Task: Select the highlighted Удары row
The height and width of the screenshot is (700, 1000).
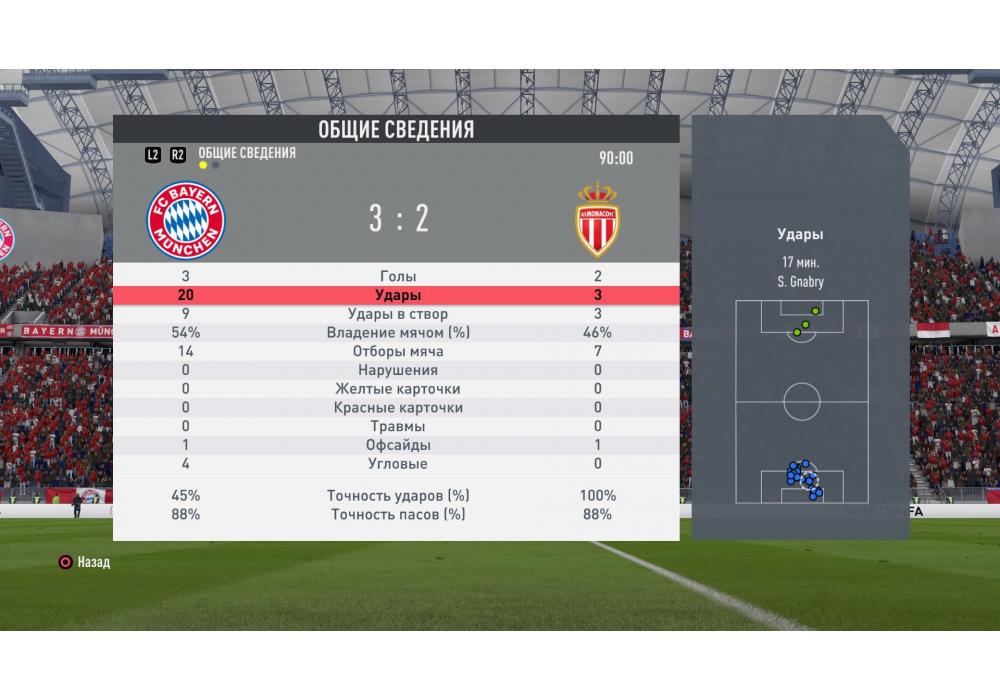Action: 397,295
